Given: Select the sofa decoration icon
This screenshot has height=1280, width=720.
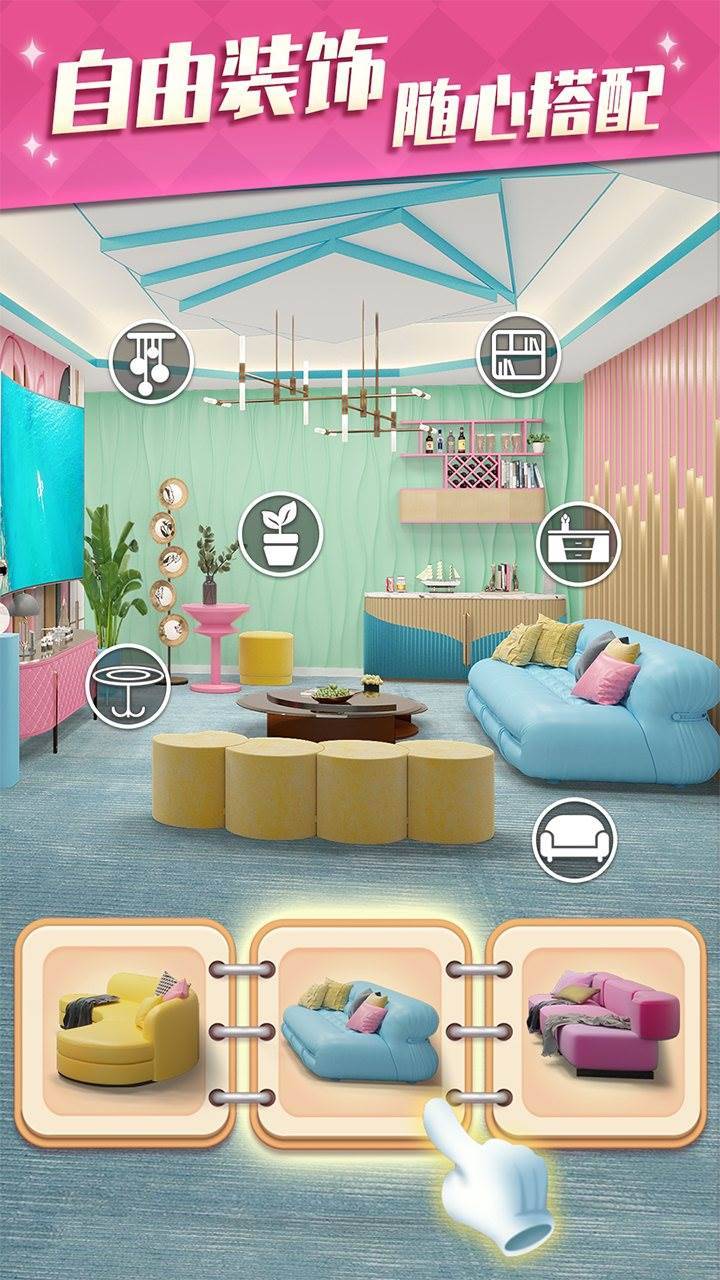Looking at the screenshot, I should click(x=574, y=839).
